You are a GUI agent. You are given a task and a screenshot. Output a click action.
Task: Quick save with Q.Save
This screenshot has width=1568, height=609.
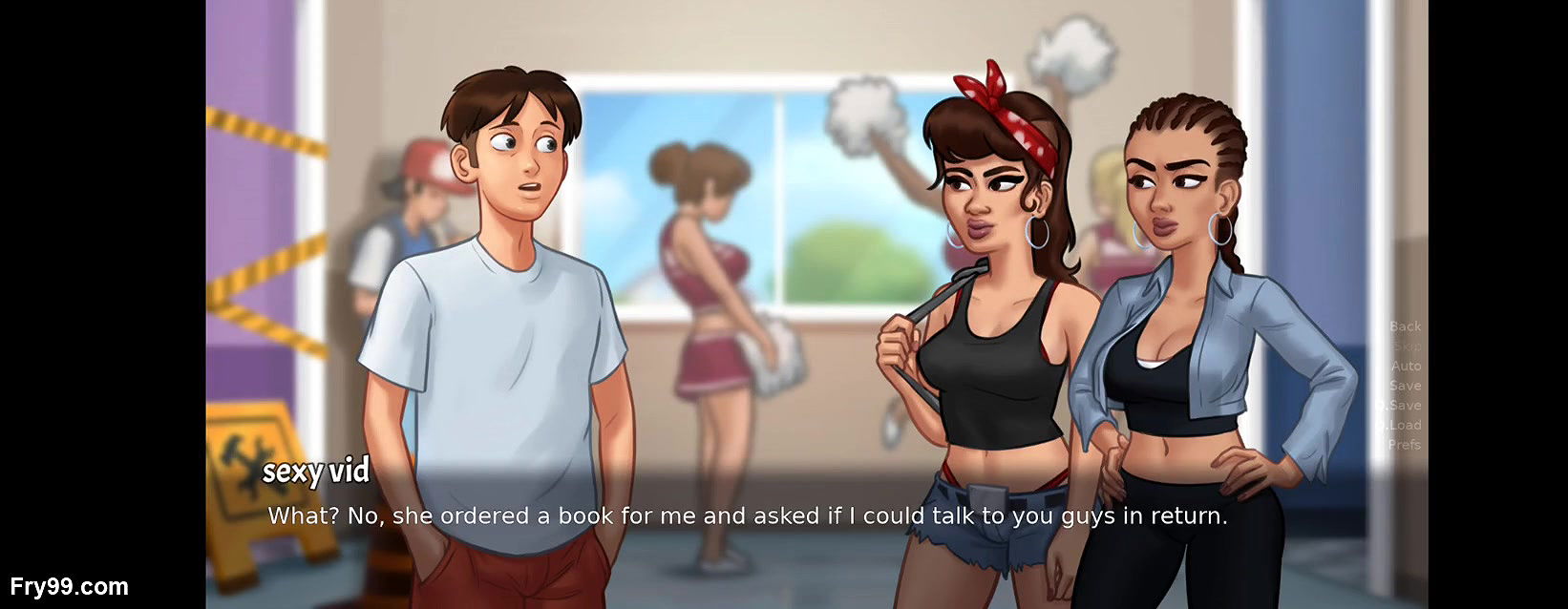tap(1401, 406)
